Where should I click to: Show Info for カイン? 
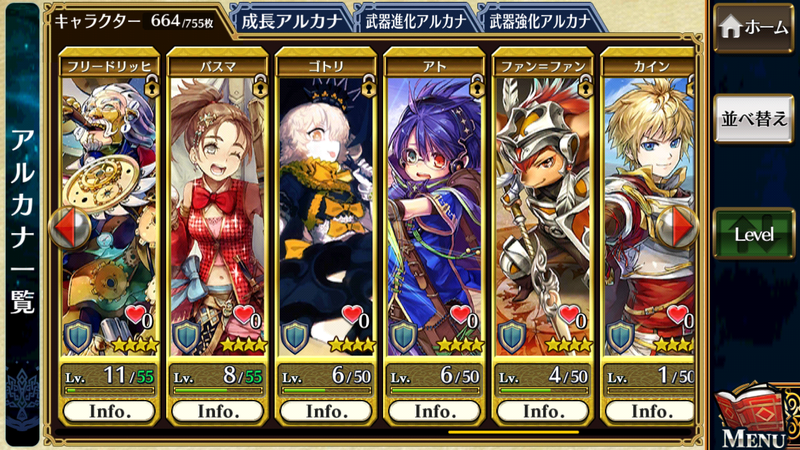point(650,411)
